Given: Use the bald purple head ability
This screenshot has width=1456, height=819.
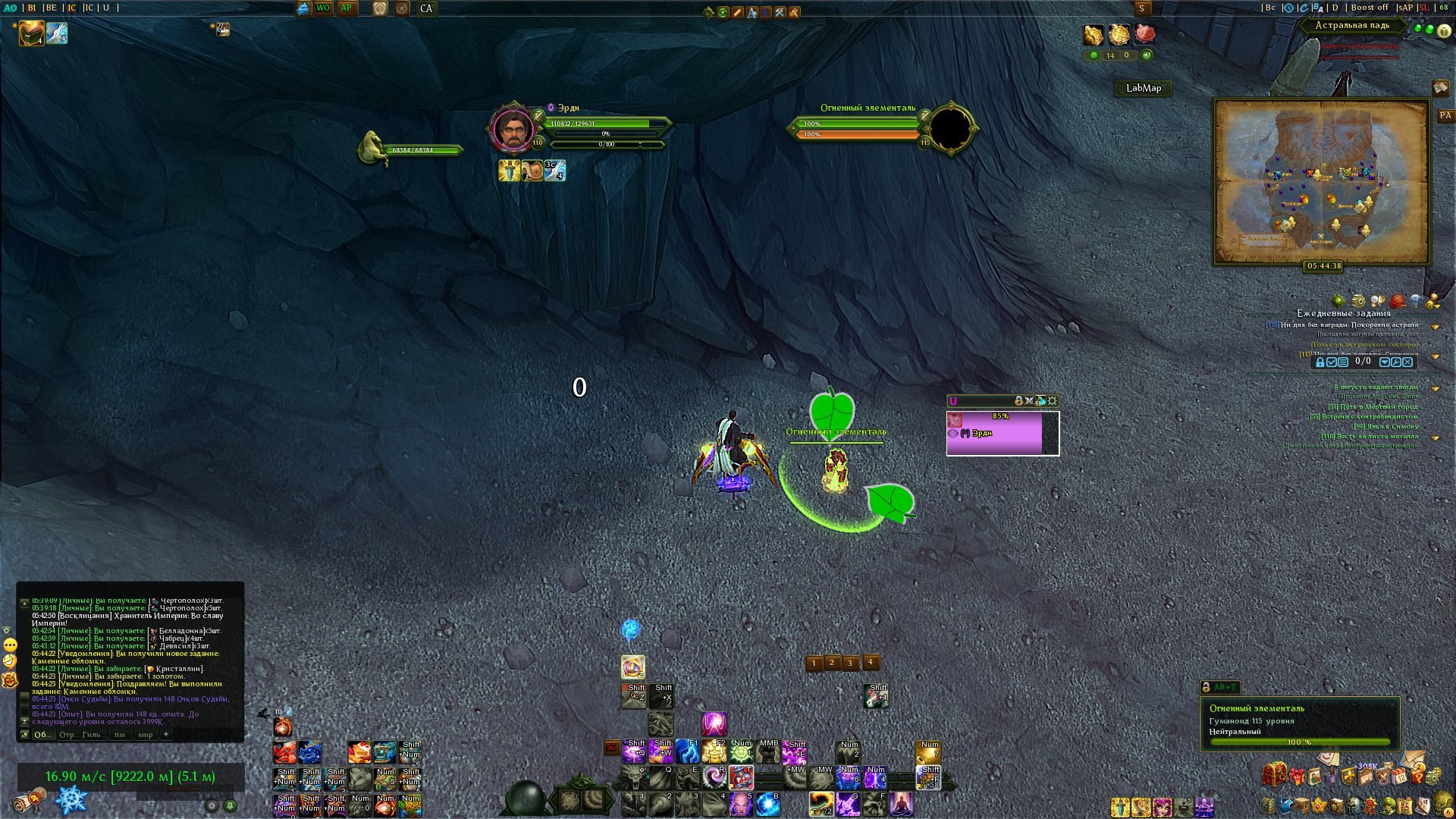Looking at the screenshot, I should coord(740,802).
